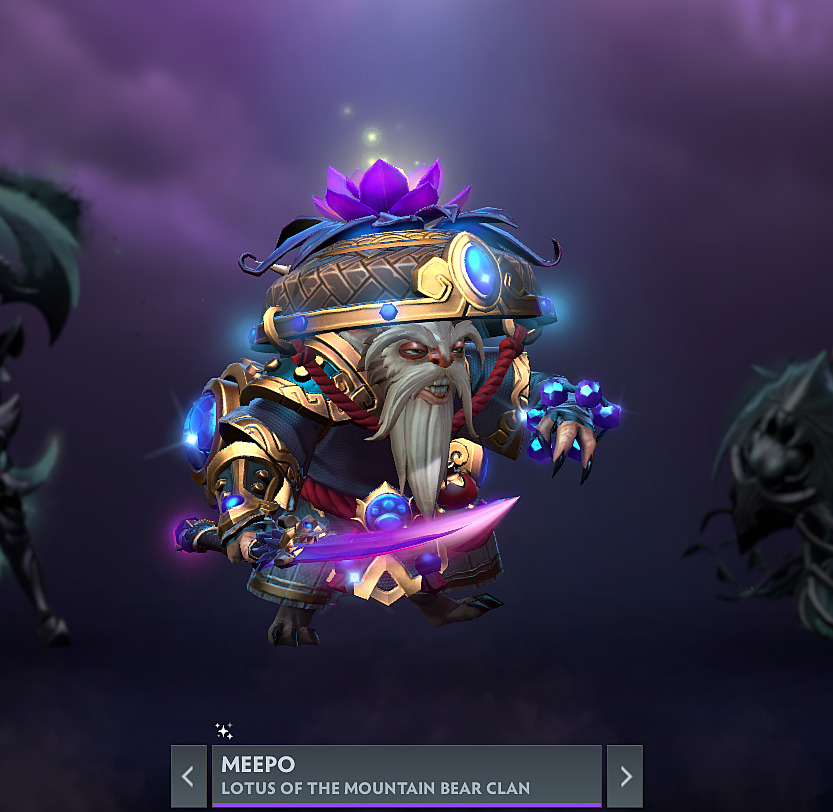This screenshot has height=812, width=833.
Task: Select the Meepo Lotus of the Mountain Bear Clan label
Action: [406, 776]
